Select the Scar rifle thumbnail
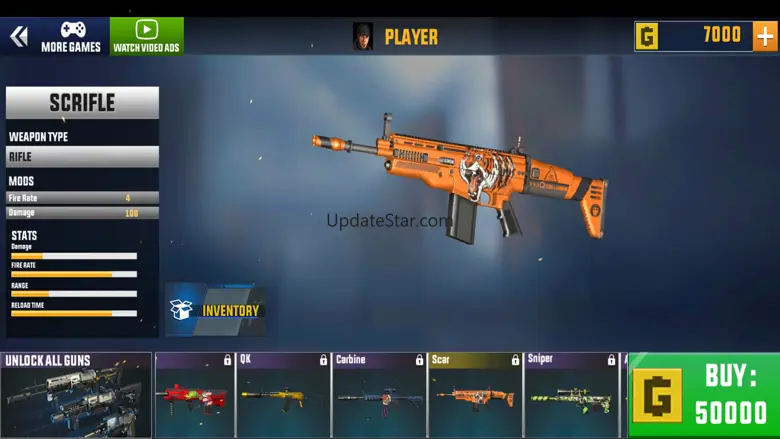Image resolution: width=780 pixels, height=439 pixels. pyautogui.click(x=475, y=396)
